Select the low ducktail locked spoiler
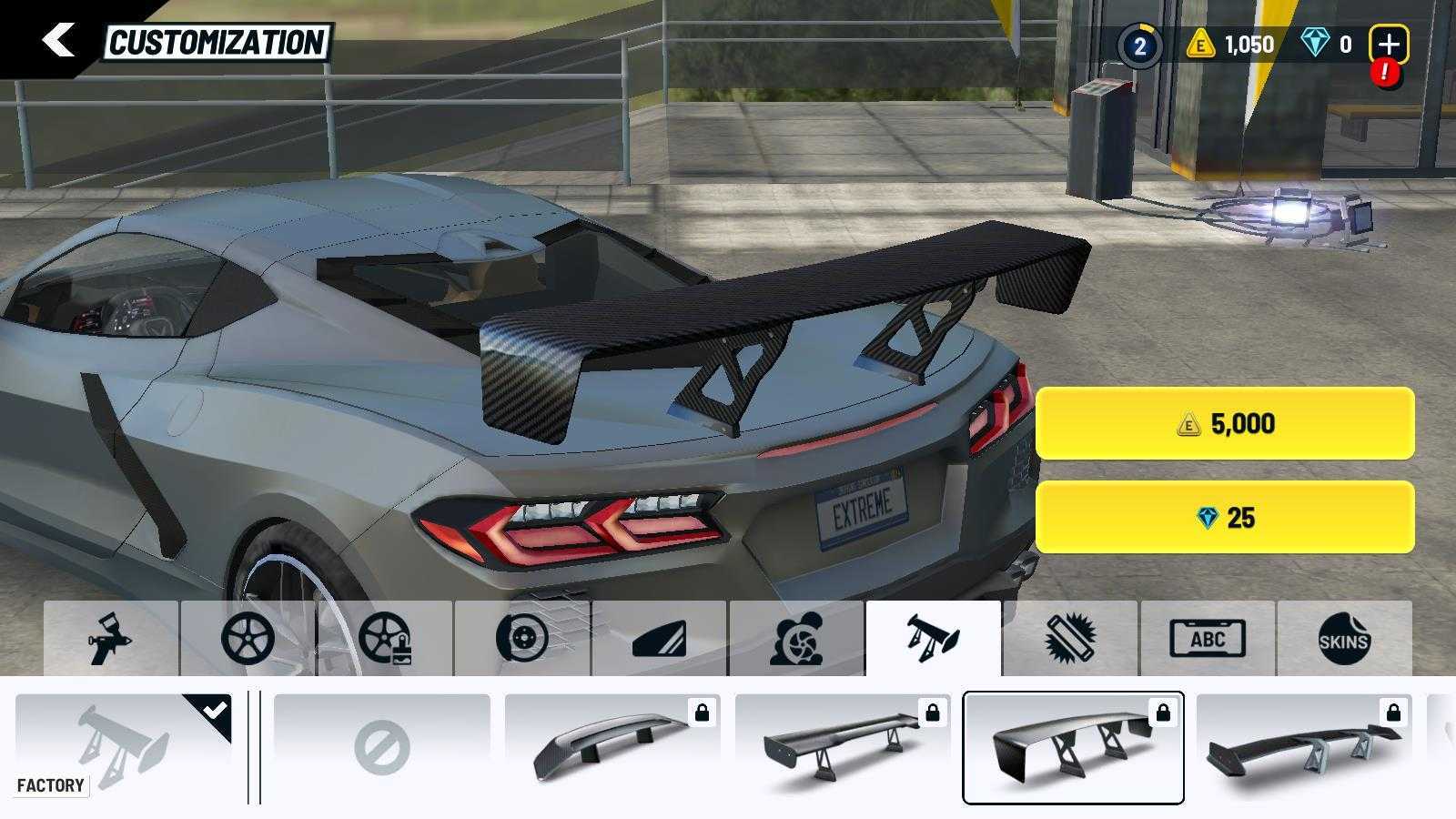Screen dimensions: 1456x819 click(x=612, y=748)
